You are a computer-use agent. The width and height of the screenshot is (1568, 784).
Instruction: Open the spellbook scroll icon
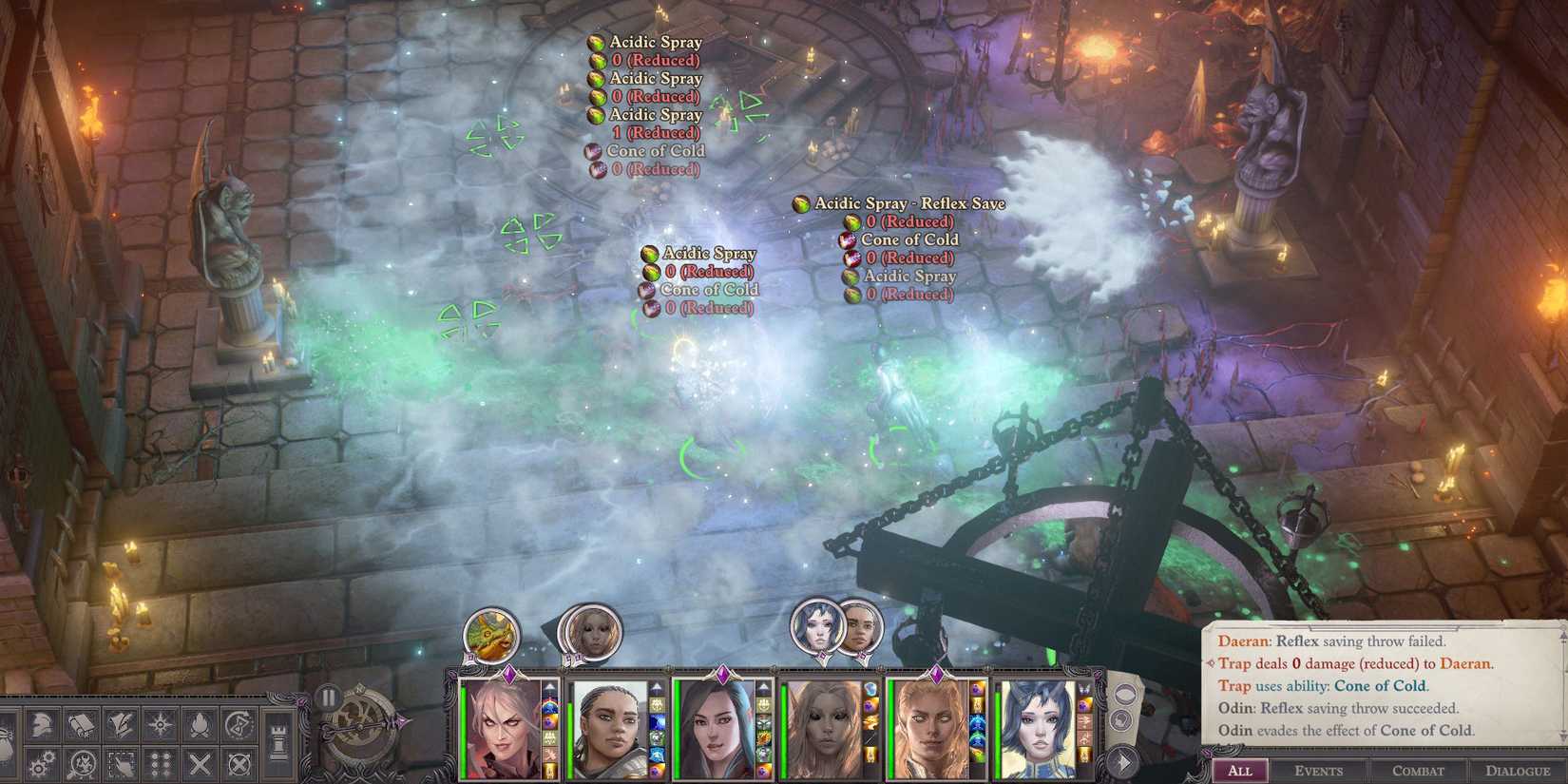click(x=82, y=724)
